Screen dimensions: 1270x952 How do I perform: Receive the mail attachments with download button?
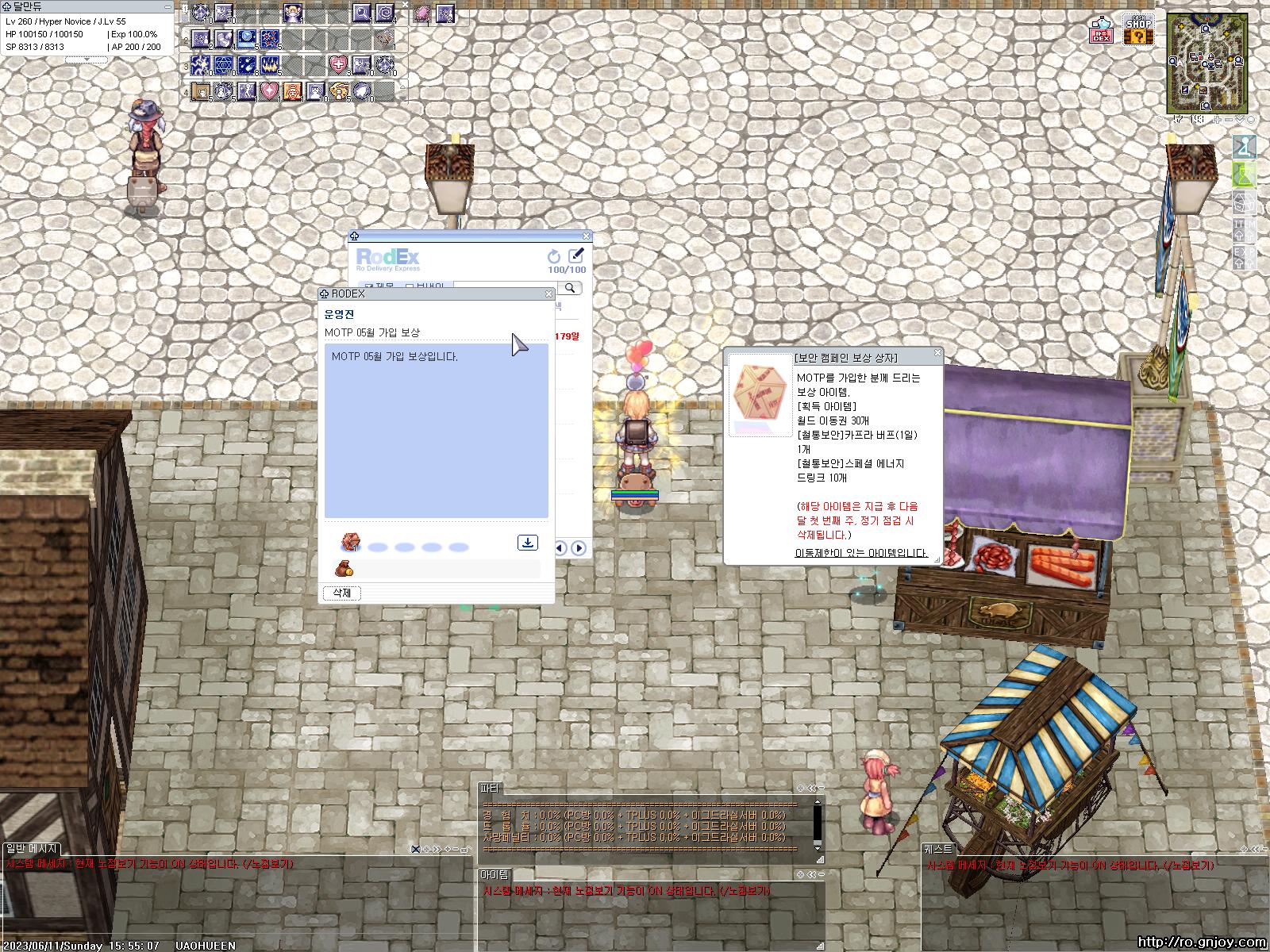pos(527,543)
